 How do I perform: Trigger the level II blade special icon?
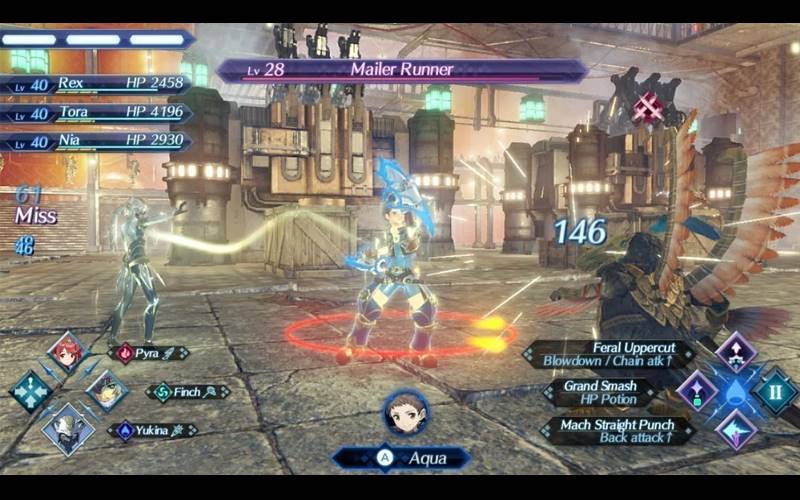point(775,391)
